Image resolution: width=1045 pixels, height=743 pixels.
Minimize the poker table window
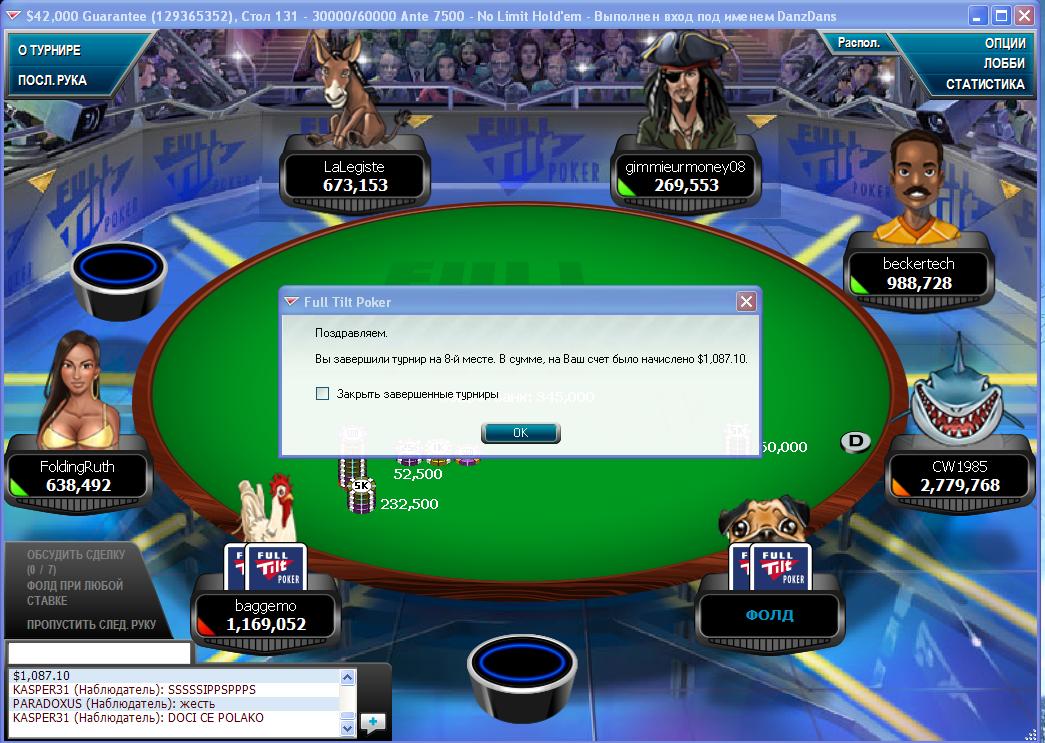coord(977,17)
